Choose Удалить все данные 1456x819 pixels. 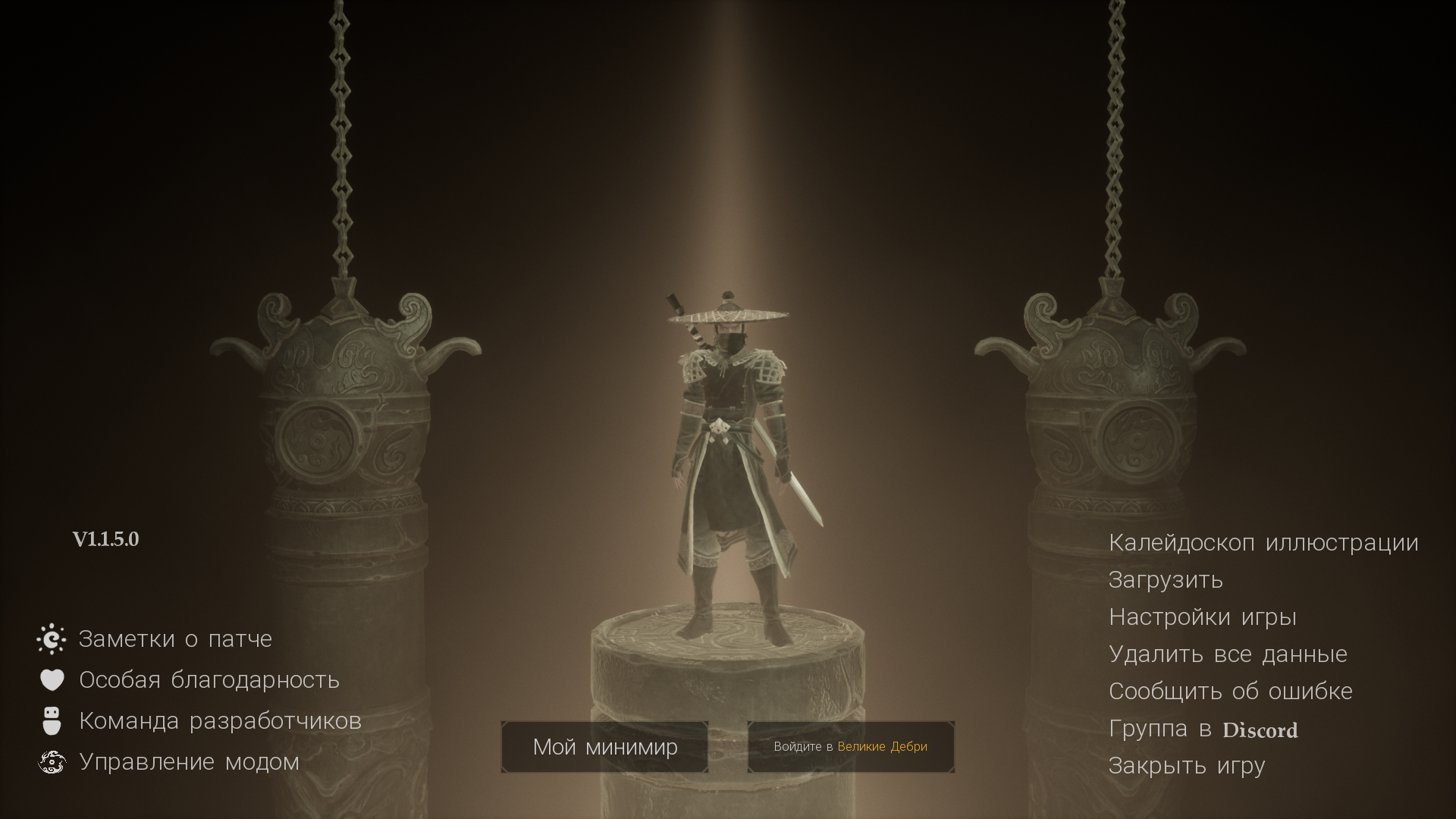1227,654
